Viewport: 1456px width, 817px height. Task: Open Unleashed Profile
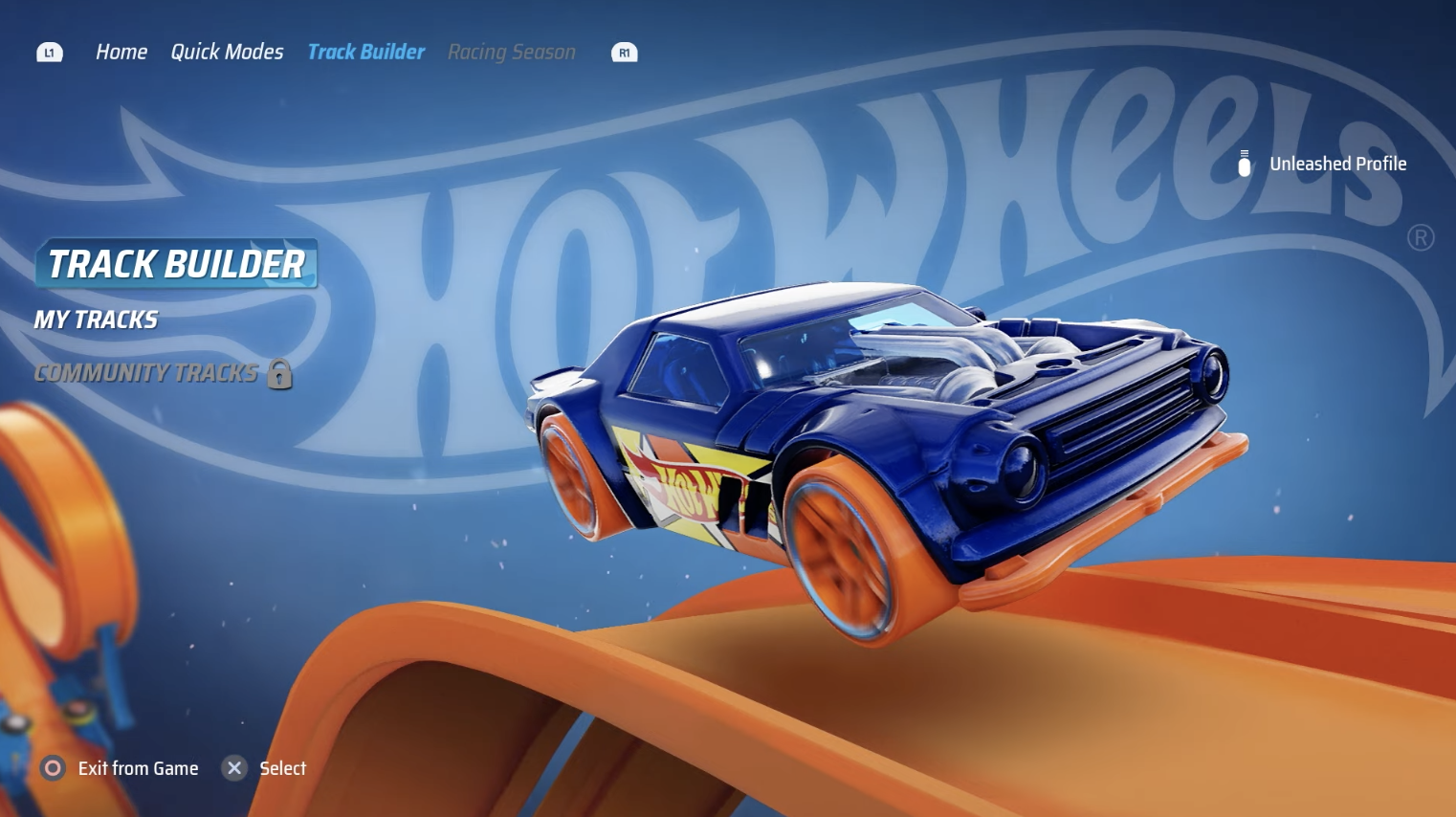click(x=1337, y=163)
